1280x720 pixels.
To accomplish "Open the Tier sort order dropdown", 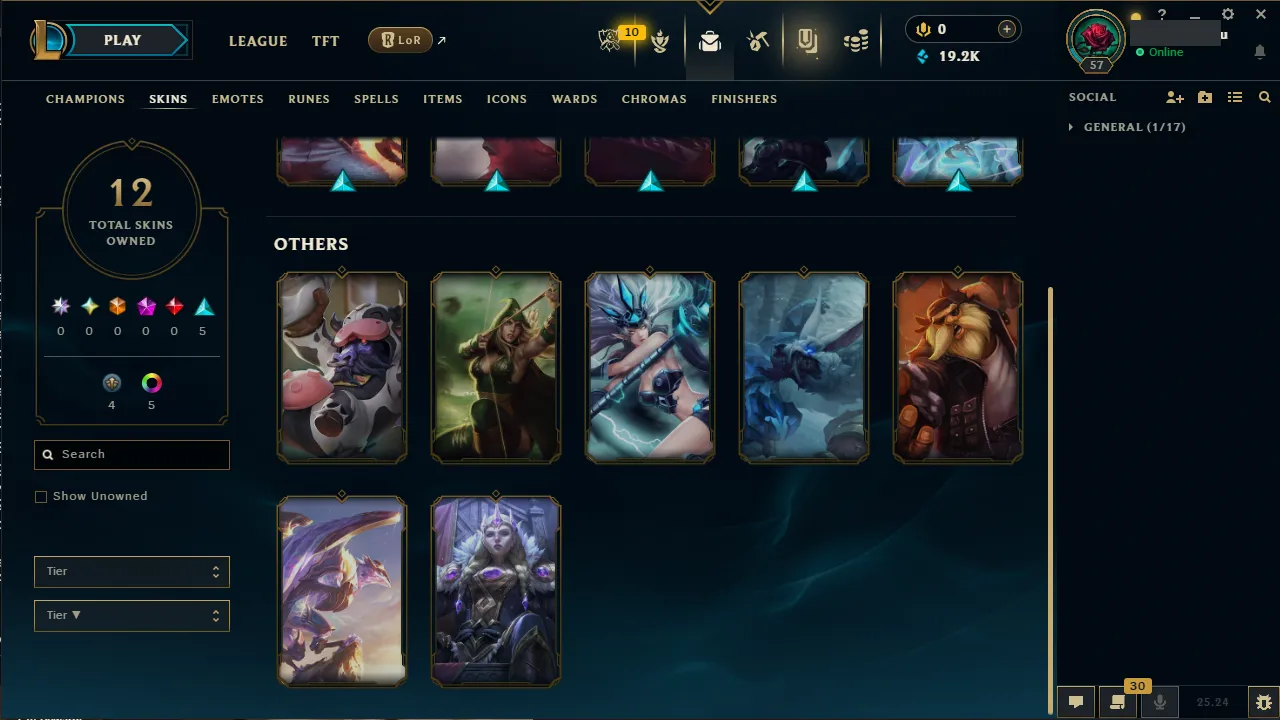I will [x=131, y=615].
